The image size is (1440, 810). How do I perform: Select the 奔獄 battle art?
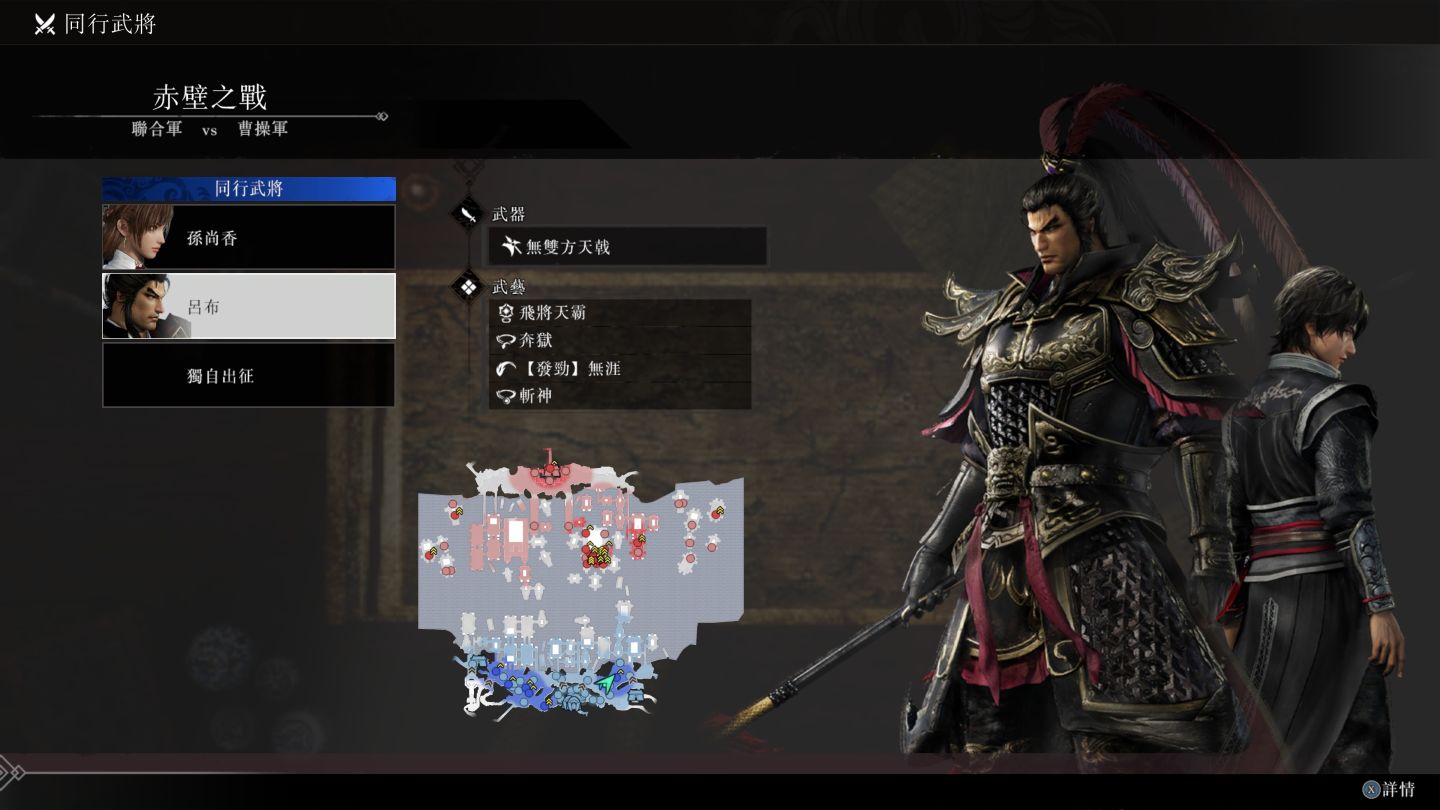pyautogui.click(x=620, y=341)
